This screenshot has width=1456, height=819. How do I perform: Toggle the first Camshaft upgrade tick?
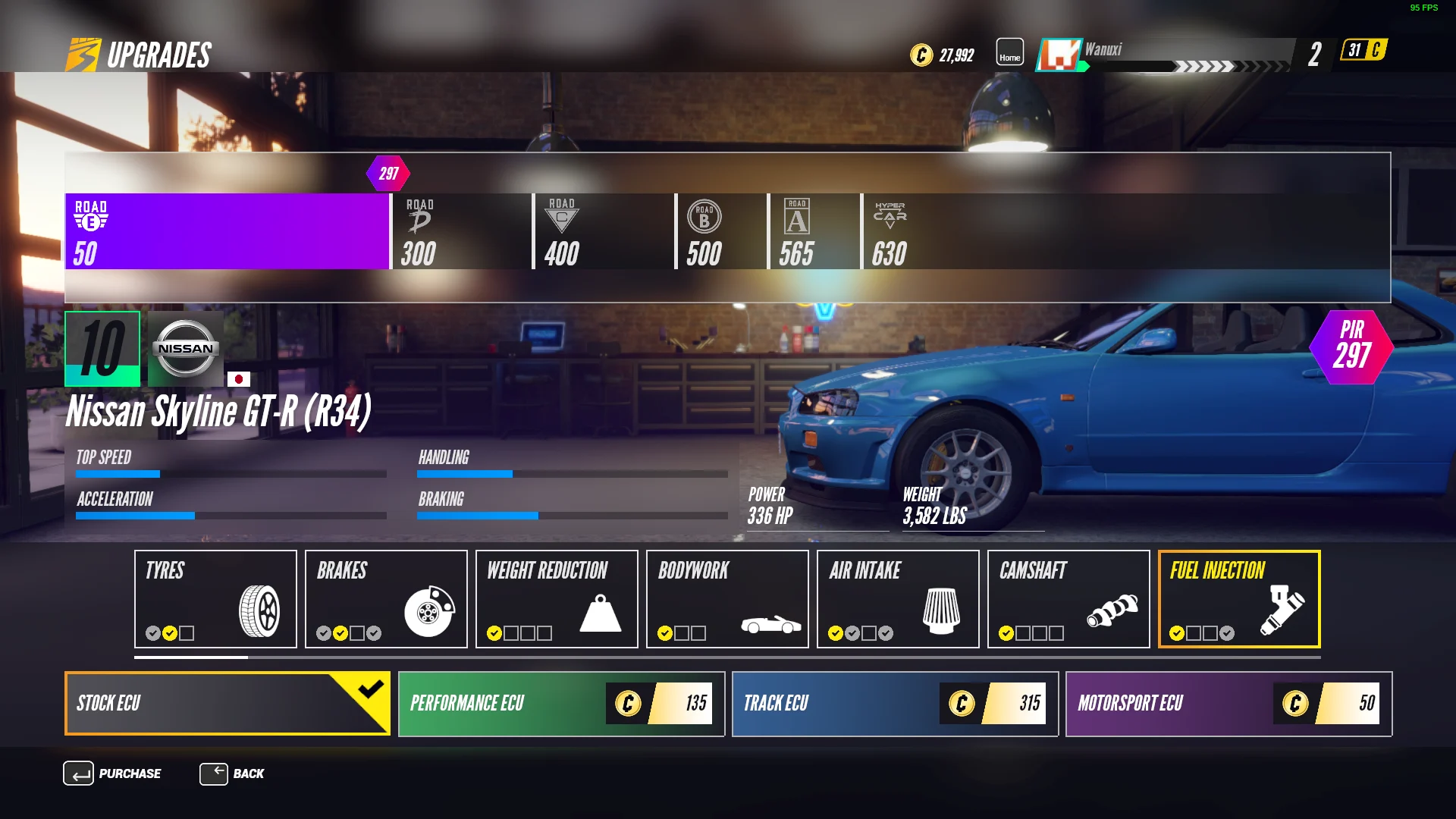pyautogui.click(x=1006, y=631)
